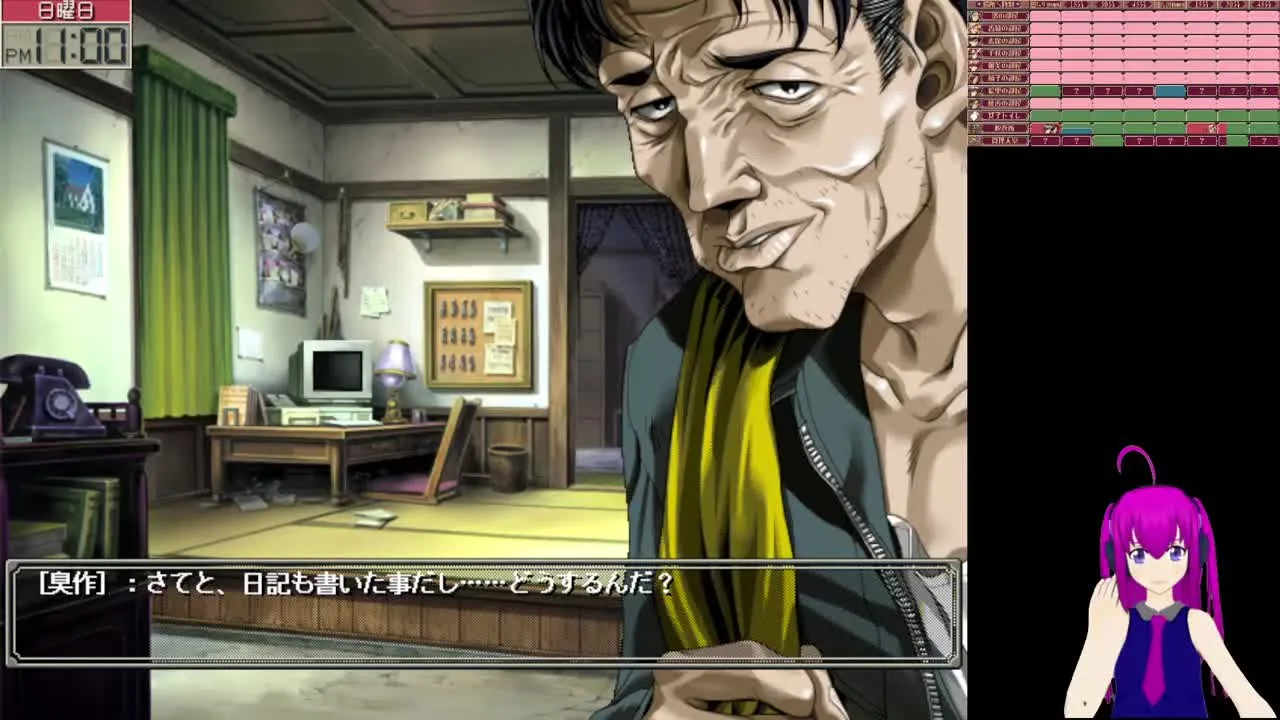Advance the dialogue text box
The image size is (1280, 720).
click(483, 613)
